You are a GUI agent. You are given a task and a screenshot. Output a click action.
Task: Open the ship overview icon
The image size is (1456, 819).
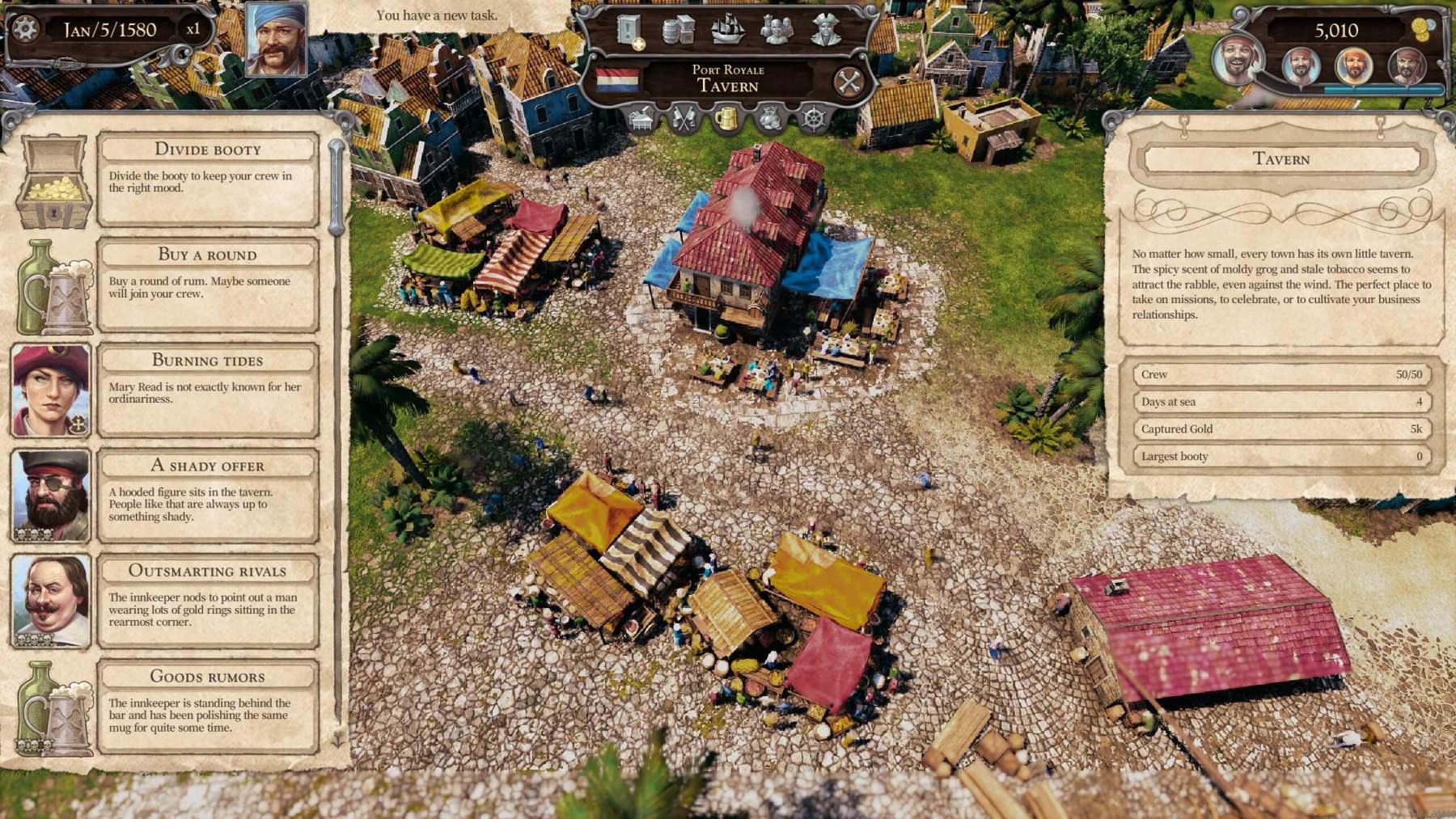(728, 30)
